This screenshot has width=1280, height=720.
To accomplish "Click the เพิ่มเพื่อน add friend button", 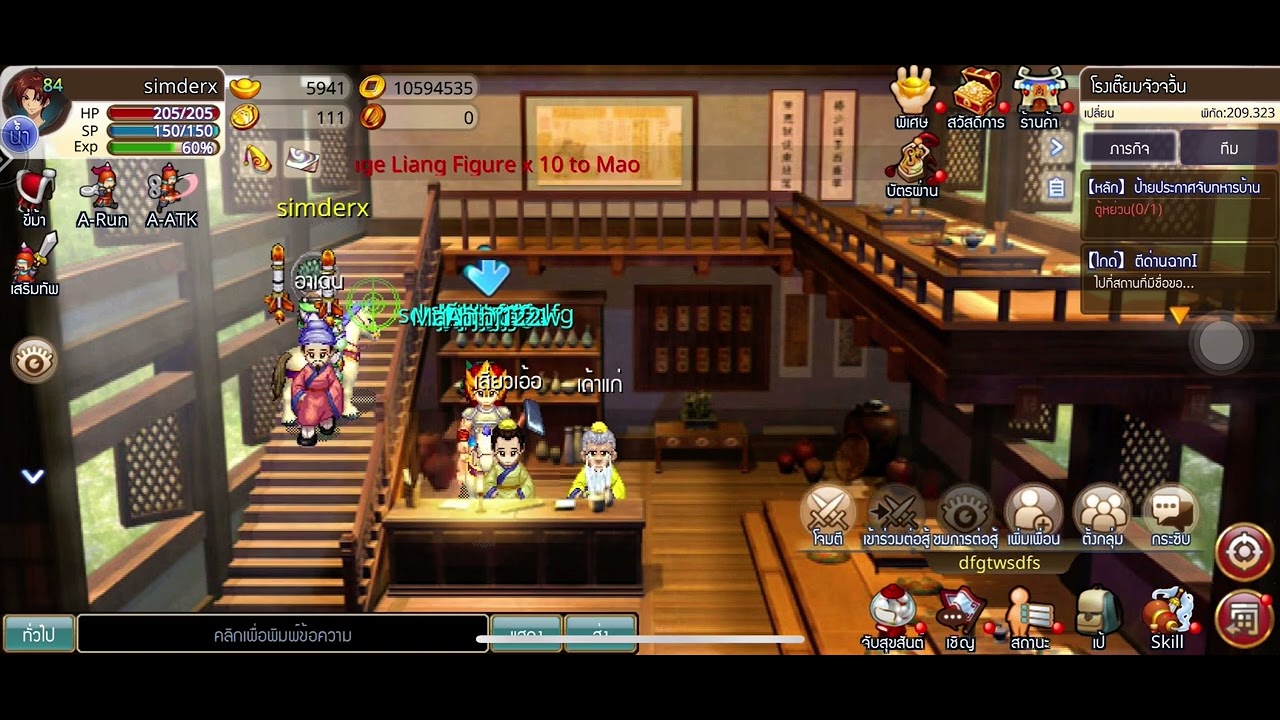I will (x=1033, y=514).
